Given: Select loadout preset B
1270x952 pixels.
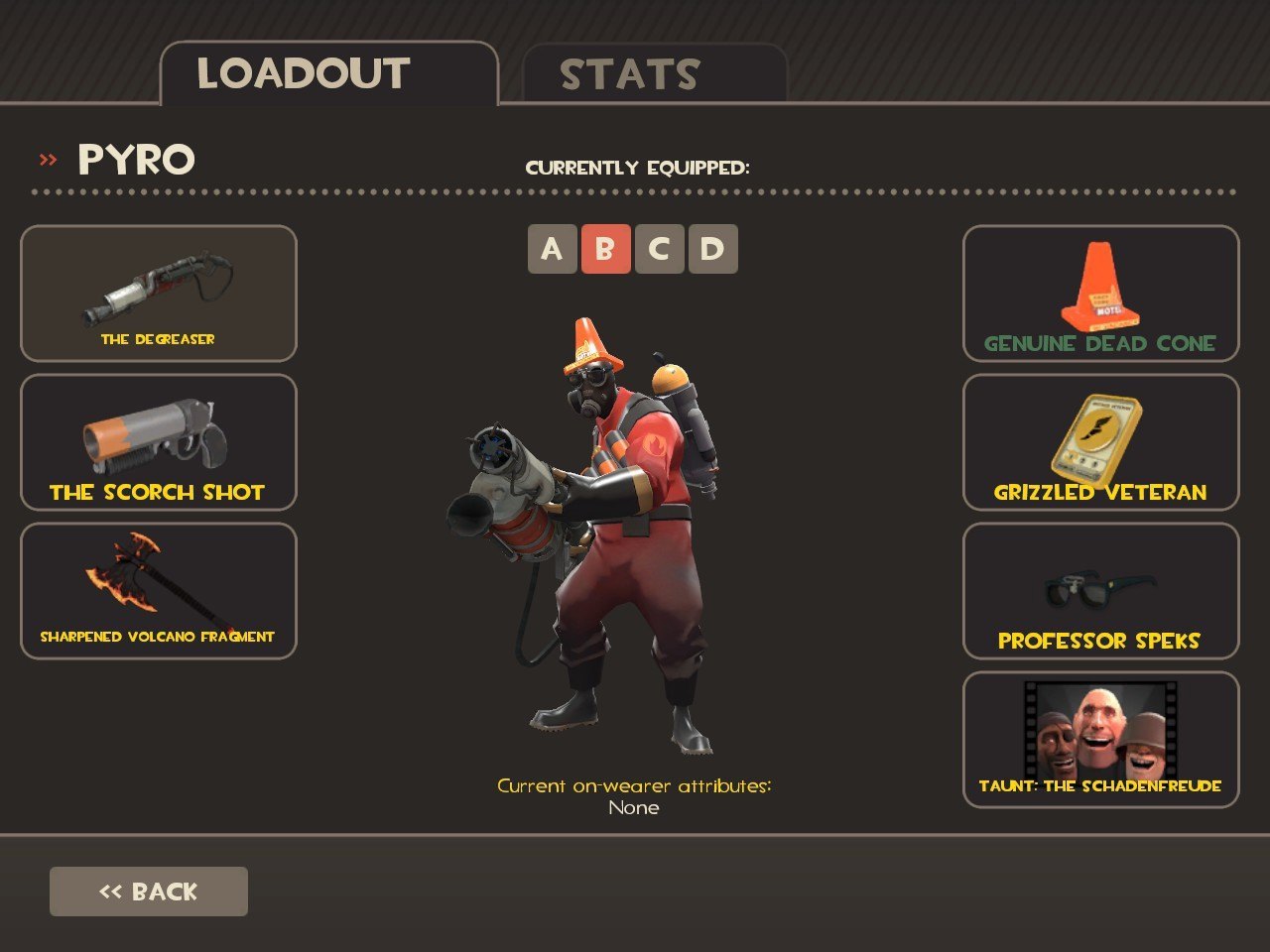Looking at the screenshot, I should (605, 249).
